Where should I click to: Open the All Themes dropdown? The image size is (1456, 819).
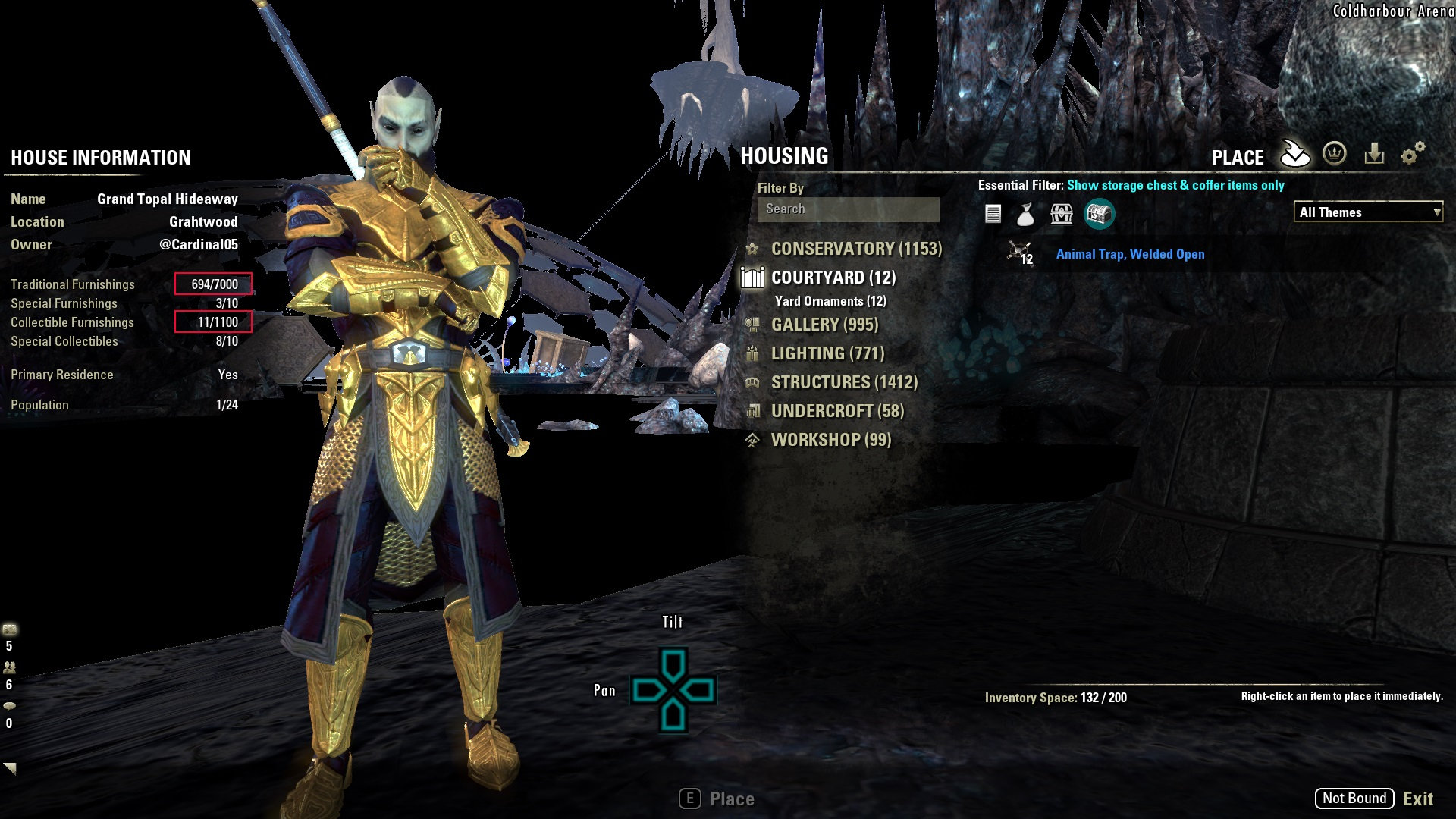1367,212
